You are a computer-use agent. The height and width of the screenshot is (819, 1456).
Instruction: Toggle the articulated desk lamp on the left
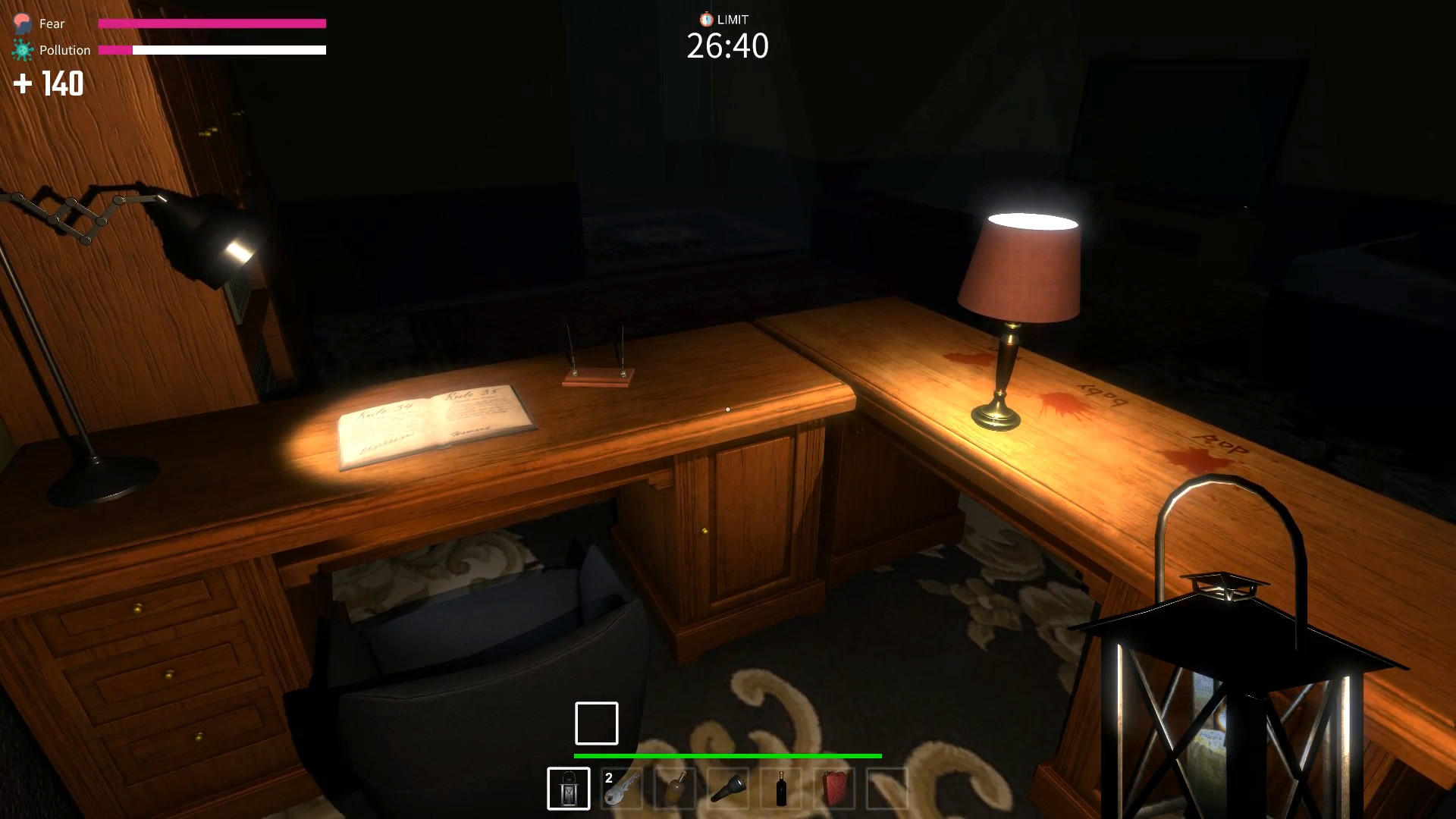coord(205,235)
